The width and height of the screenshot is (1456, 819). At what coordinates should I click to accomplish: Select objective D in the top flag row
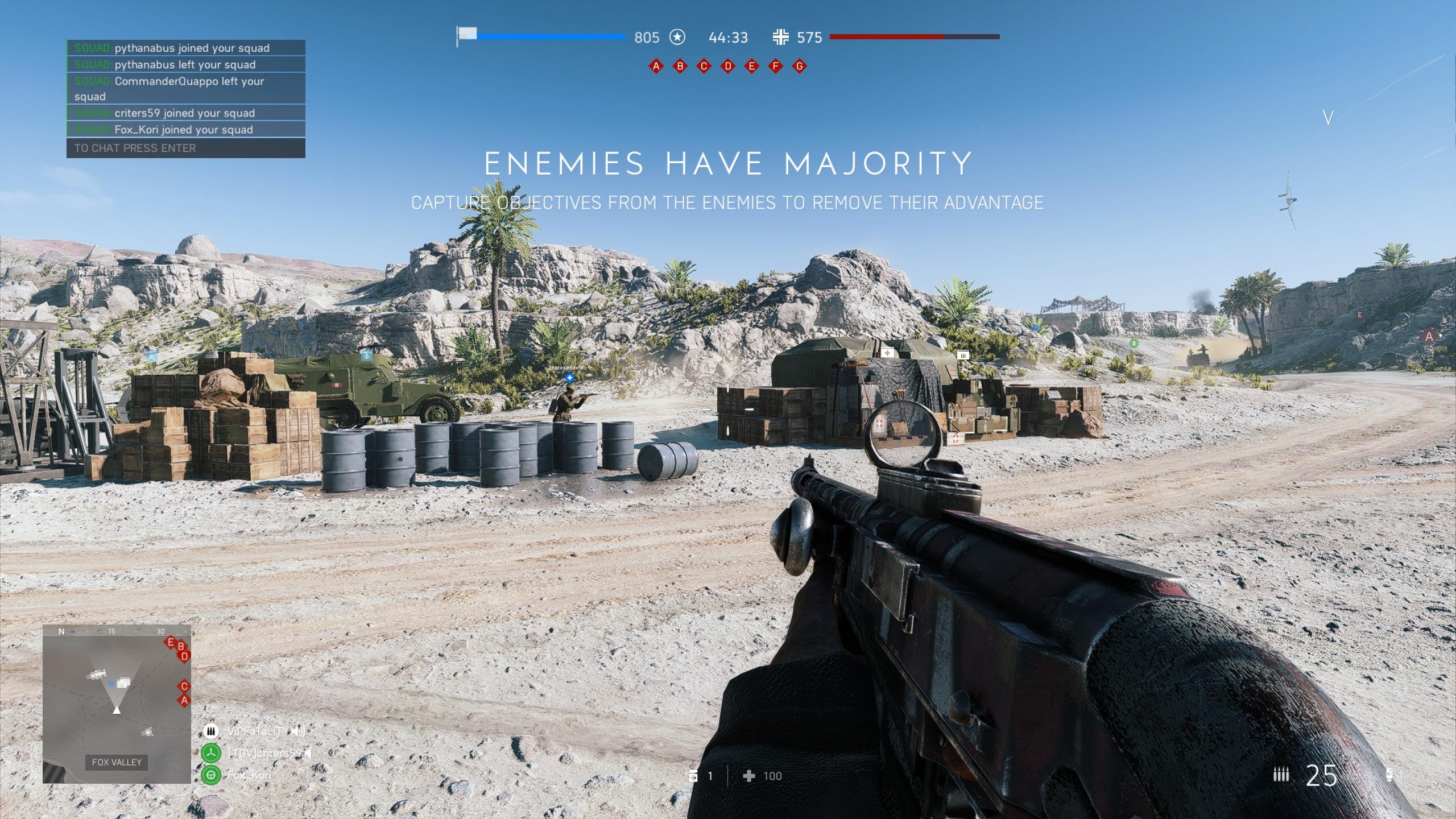tap(727, 67)
